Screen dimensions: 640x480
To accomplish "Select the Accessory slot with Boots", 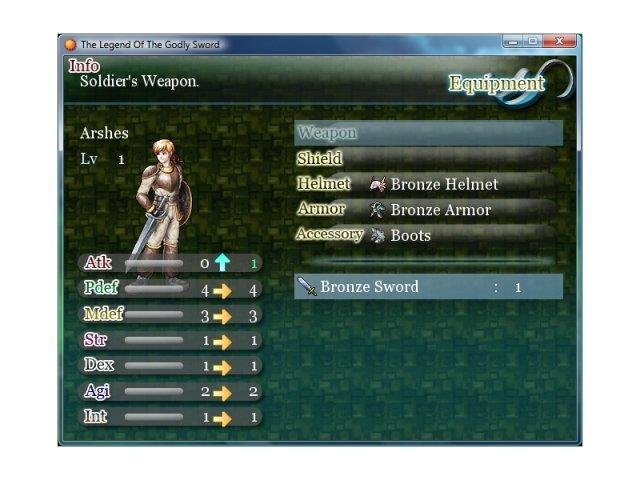I will point(428,235).
